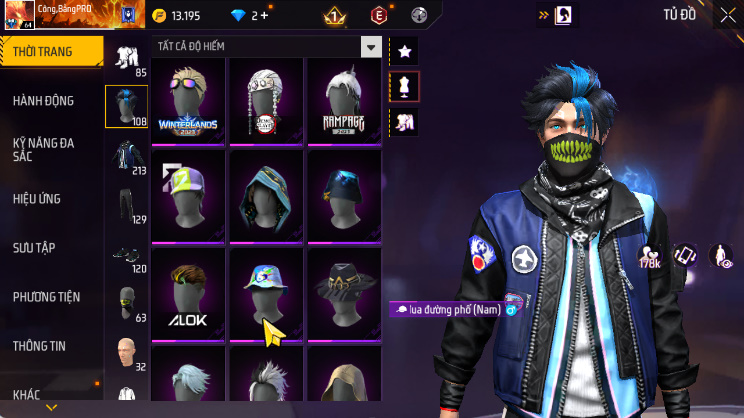Choose the ALOK hairstyle item
Screen dimensions: 744x418
[x=188, y=292]
